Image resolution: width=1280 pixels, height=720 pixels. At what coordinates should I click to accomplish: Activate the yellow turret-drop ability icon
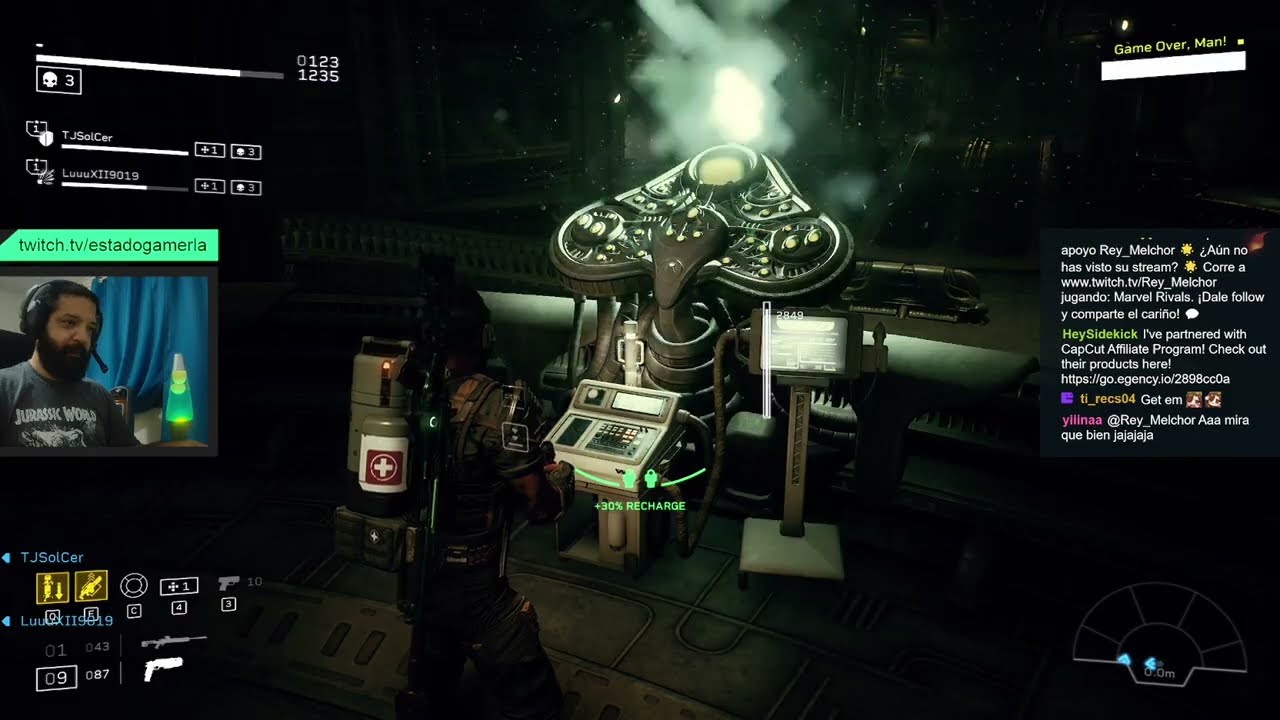(x=52, y=587)
